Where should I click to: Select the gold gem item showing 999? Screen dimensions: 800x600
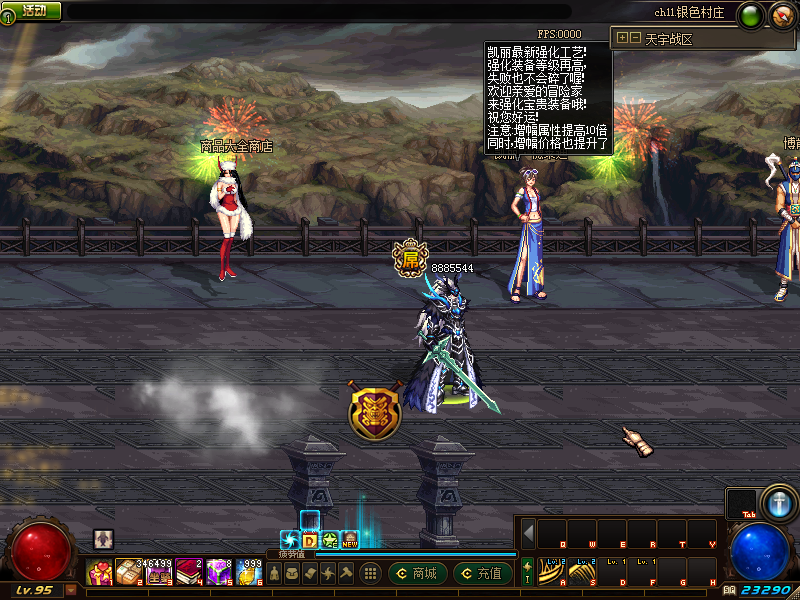[250, 573]
